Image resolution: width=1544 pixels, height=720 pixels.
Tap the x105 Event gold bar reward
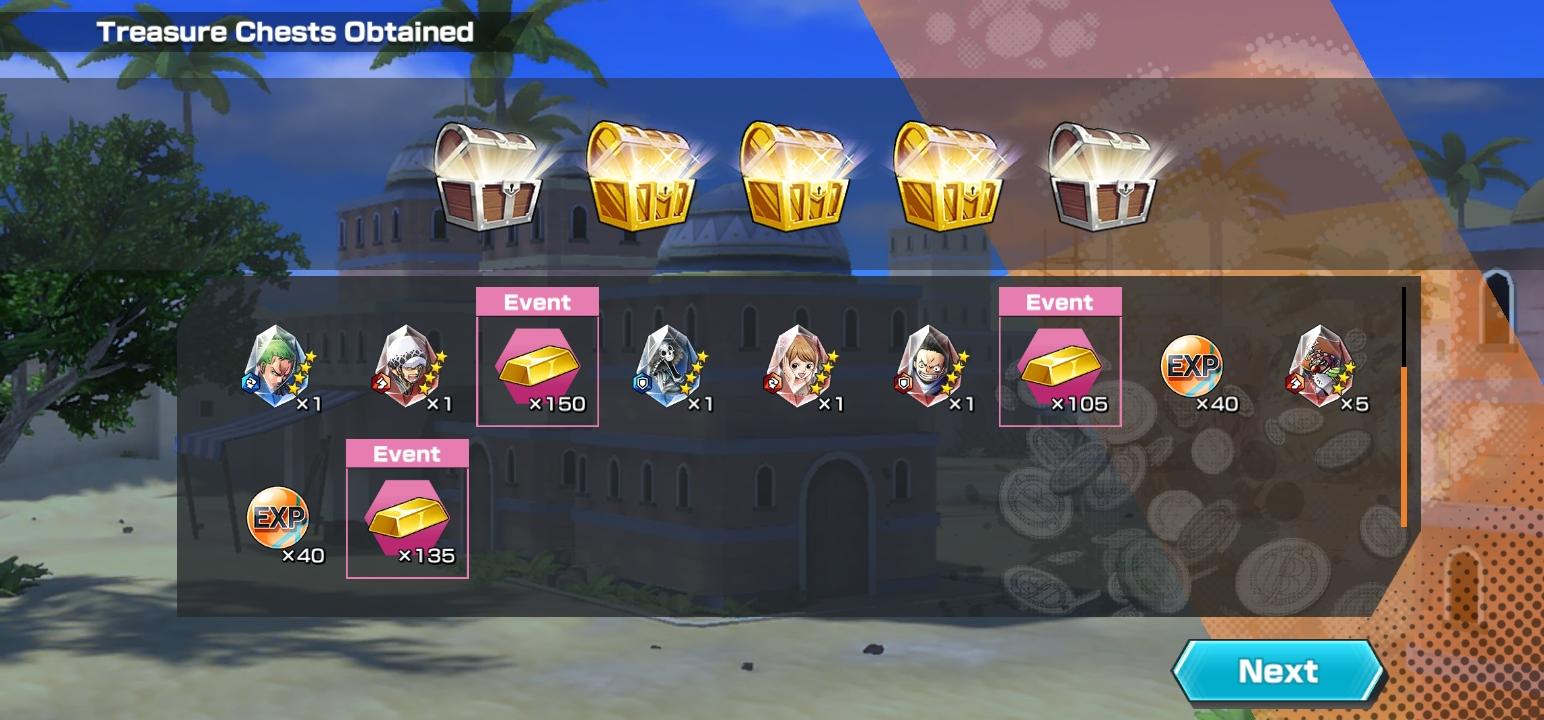point(1060,368)
